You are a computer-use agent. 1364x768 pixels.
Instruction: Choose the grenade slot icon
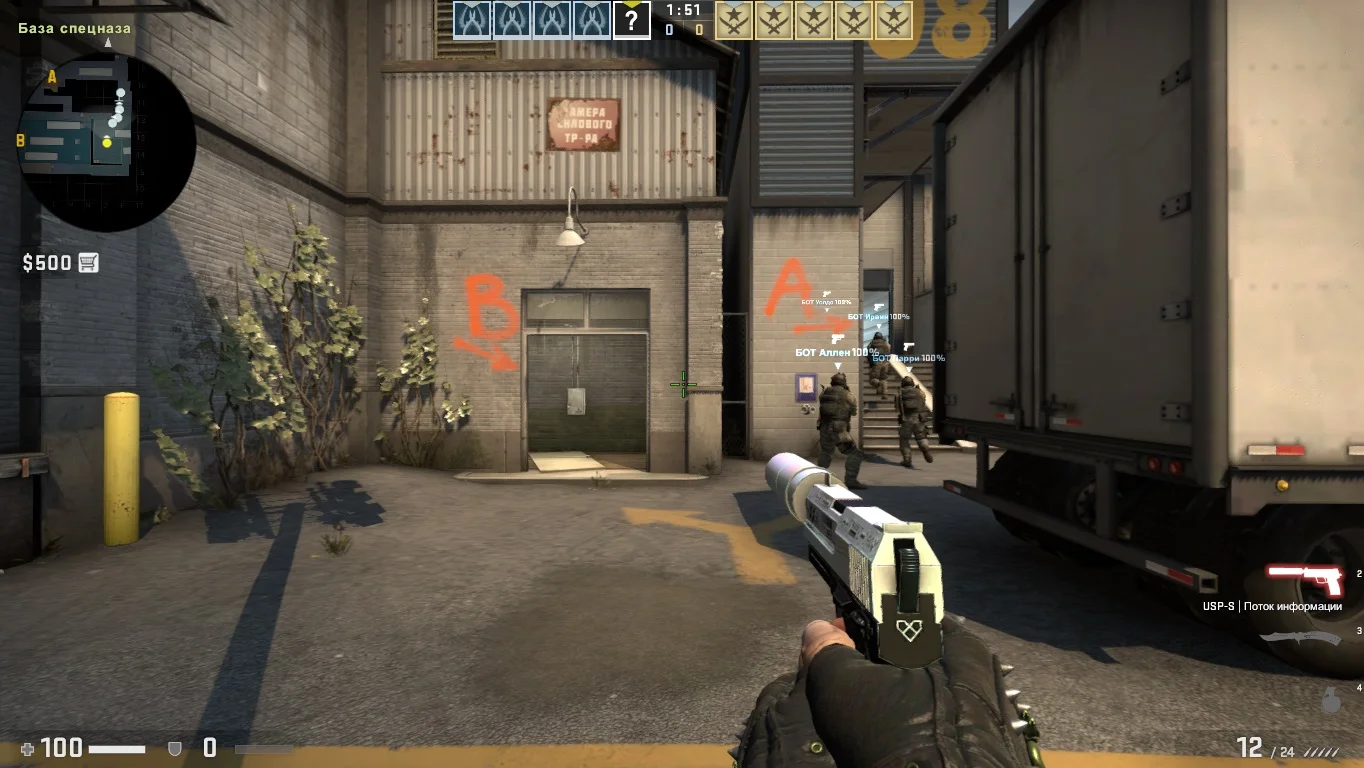point(1331,700)
